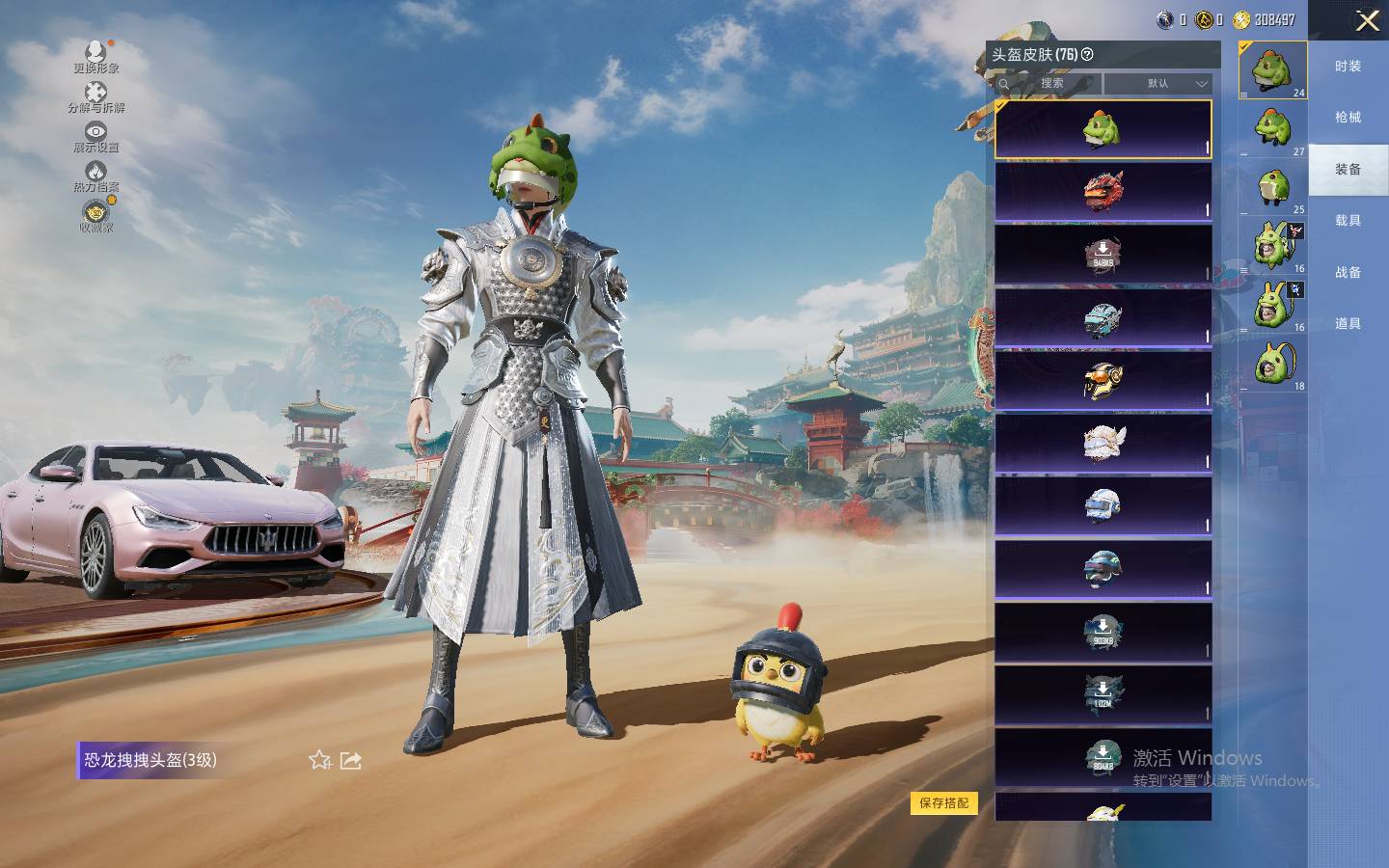Image resolution: width=1389 pixels, height=868 pixels.
Task: Close the wardrobe screen with the X
Action: (1367, 20)
